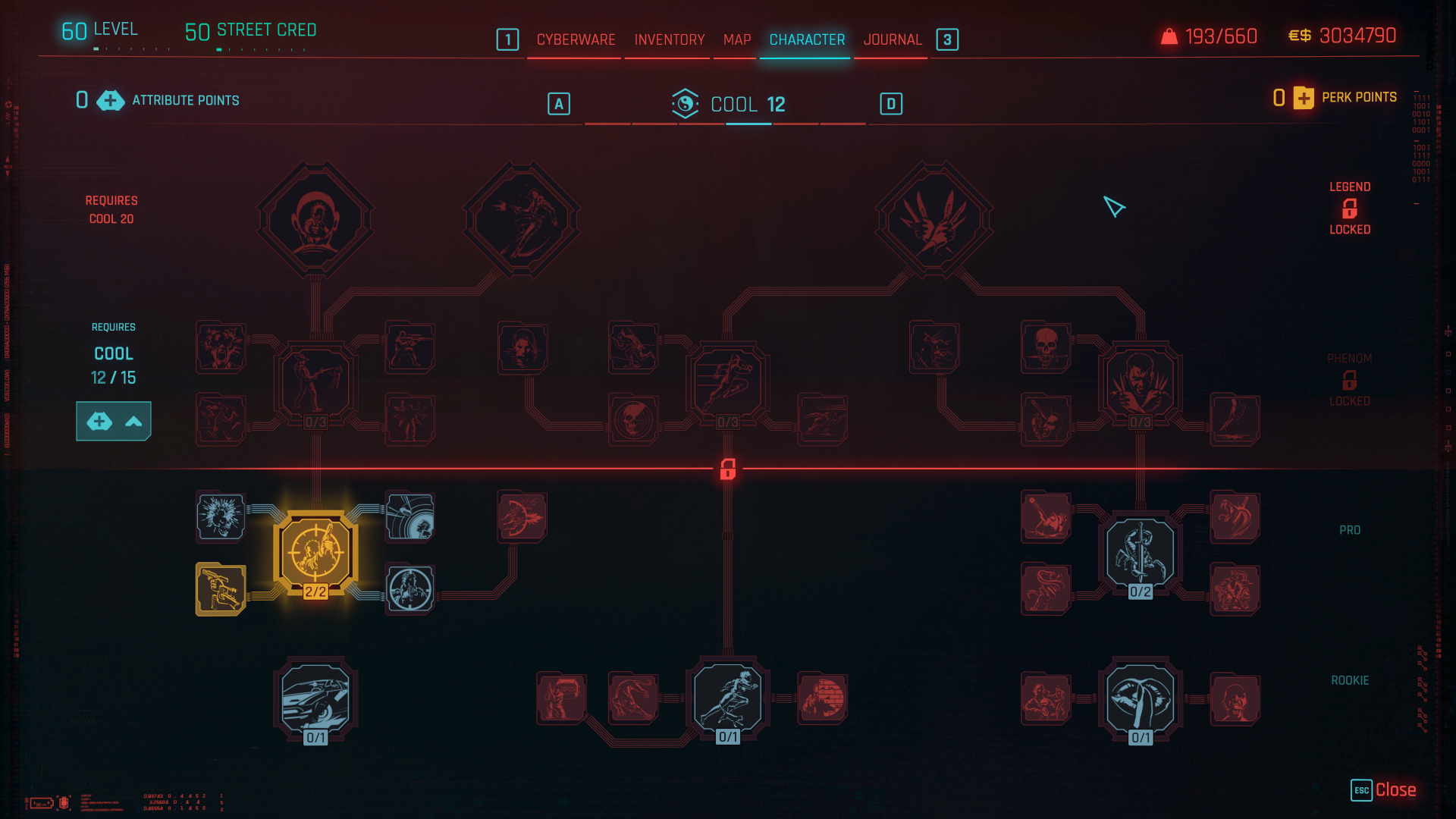
Task: Go to the Journal tab
Action: tap(892, 39)
